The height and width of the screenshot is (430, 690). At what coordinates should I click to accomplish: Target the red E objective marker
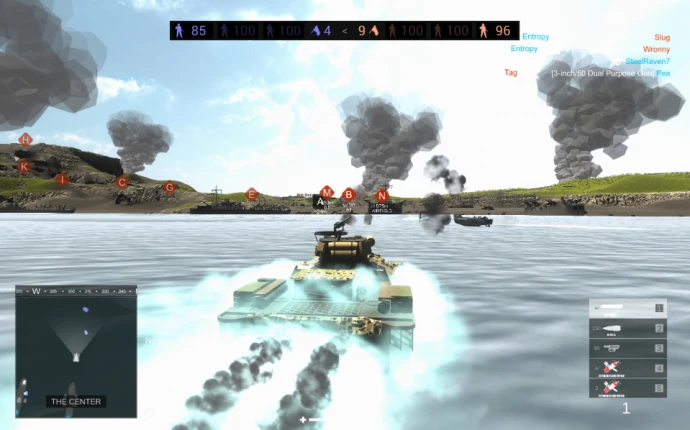click(252, 194)
